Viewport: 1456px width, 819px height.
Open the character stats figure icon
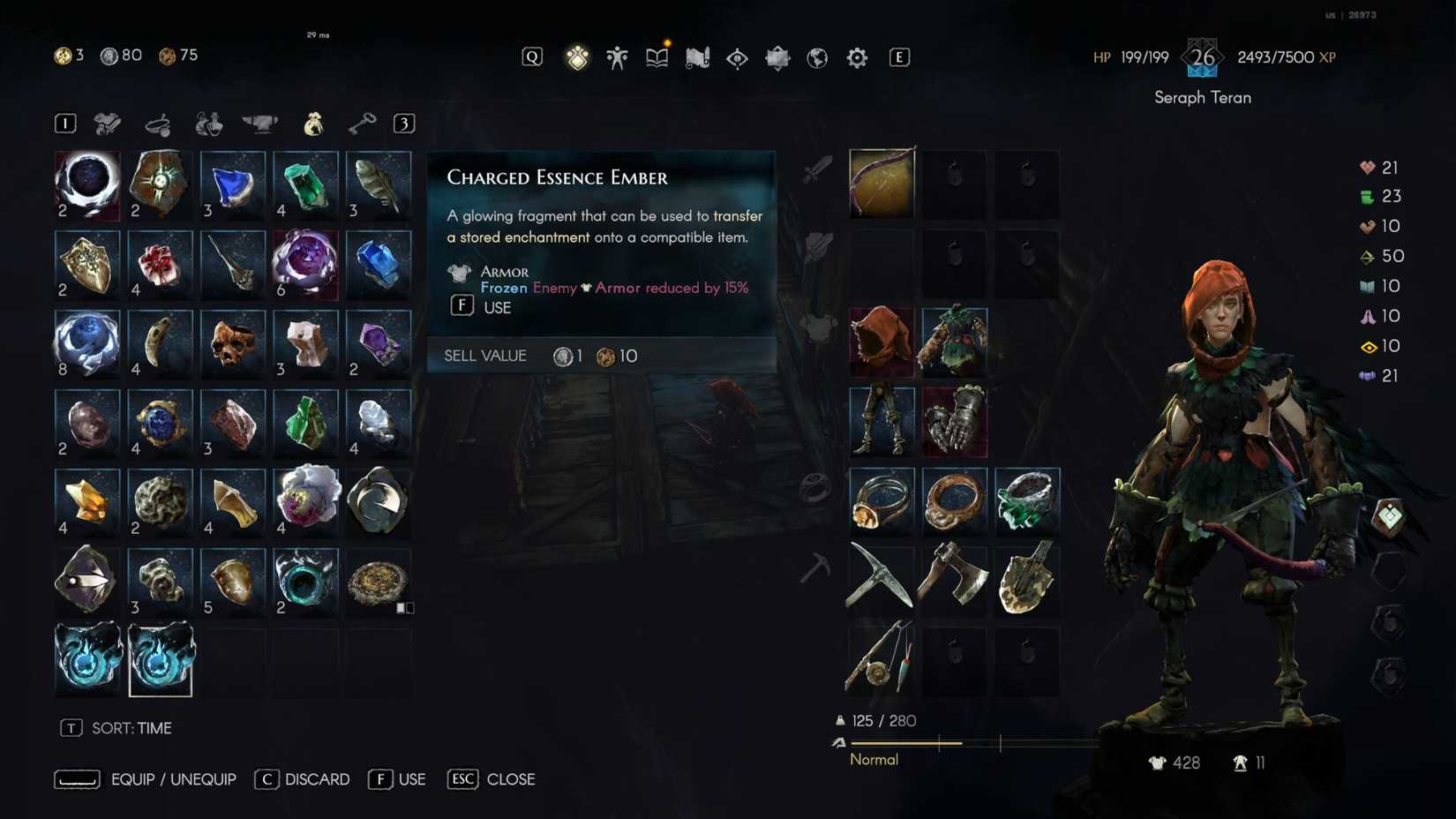click(617, 56)
